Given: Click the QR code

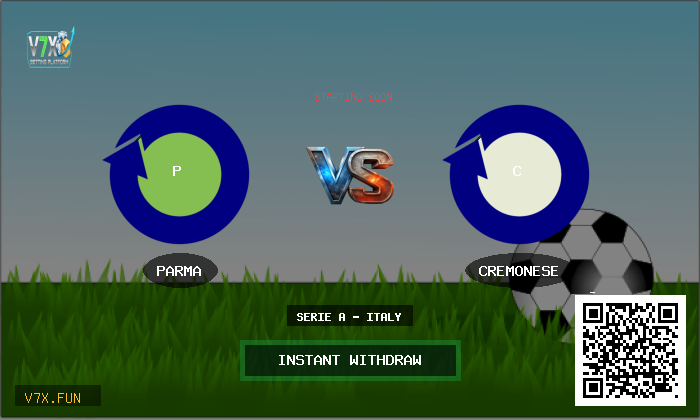Looking at the screenshot, I should tap(630, 350).
